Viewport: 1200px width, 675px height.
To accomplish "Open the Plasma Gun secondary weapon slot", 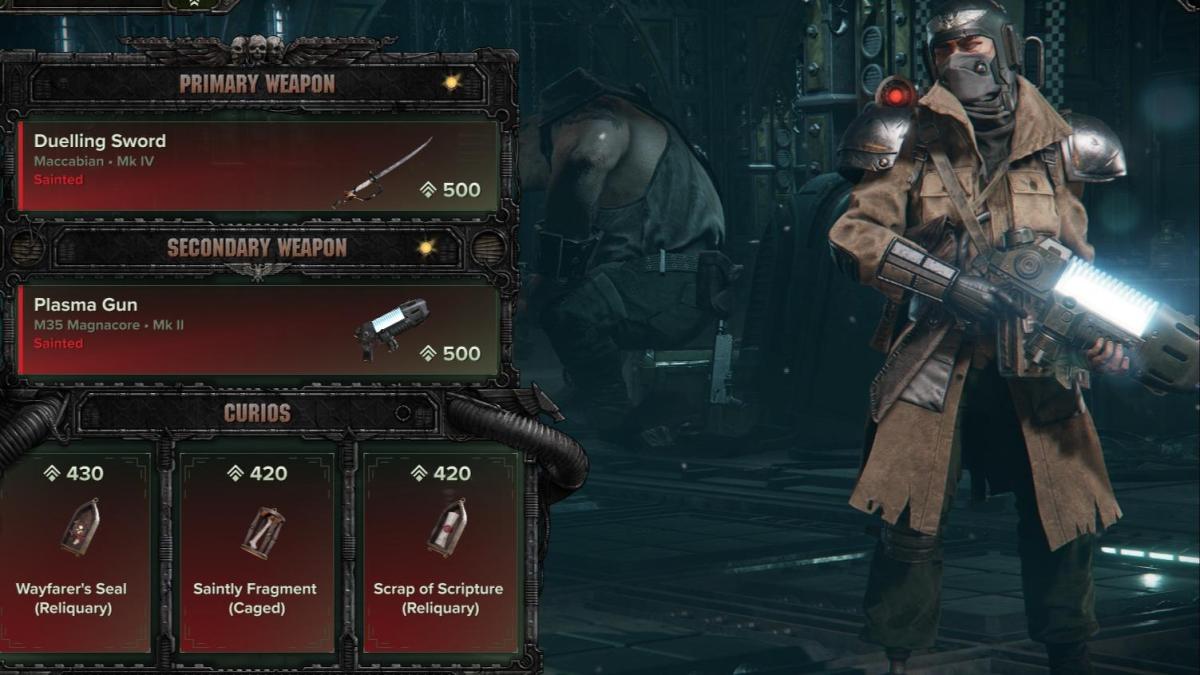I will coord(258,329).
